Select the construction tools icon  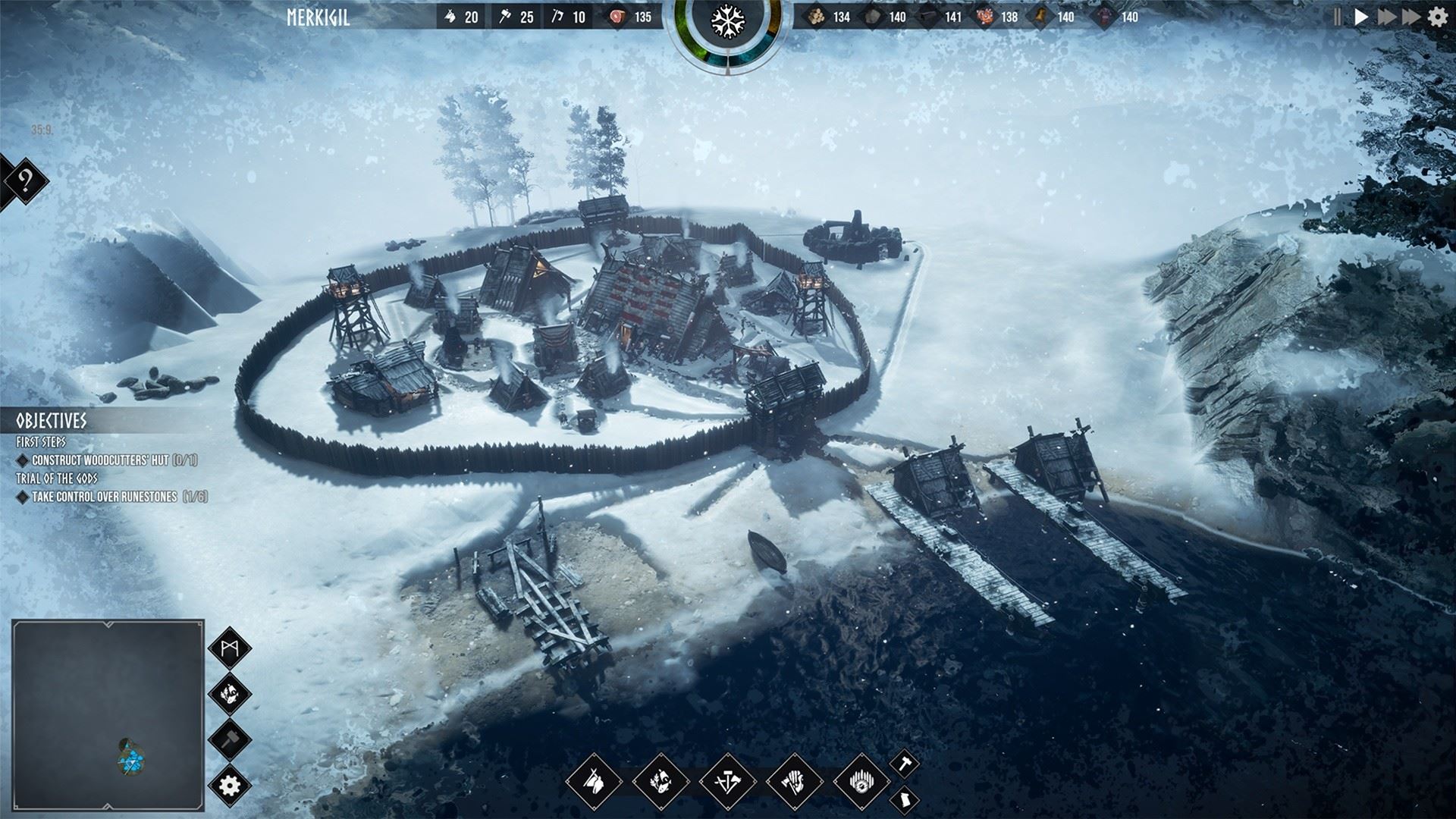click(727, 781)
